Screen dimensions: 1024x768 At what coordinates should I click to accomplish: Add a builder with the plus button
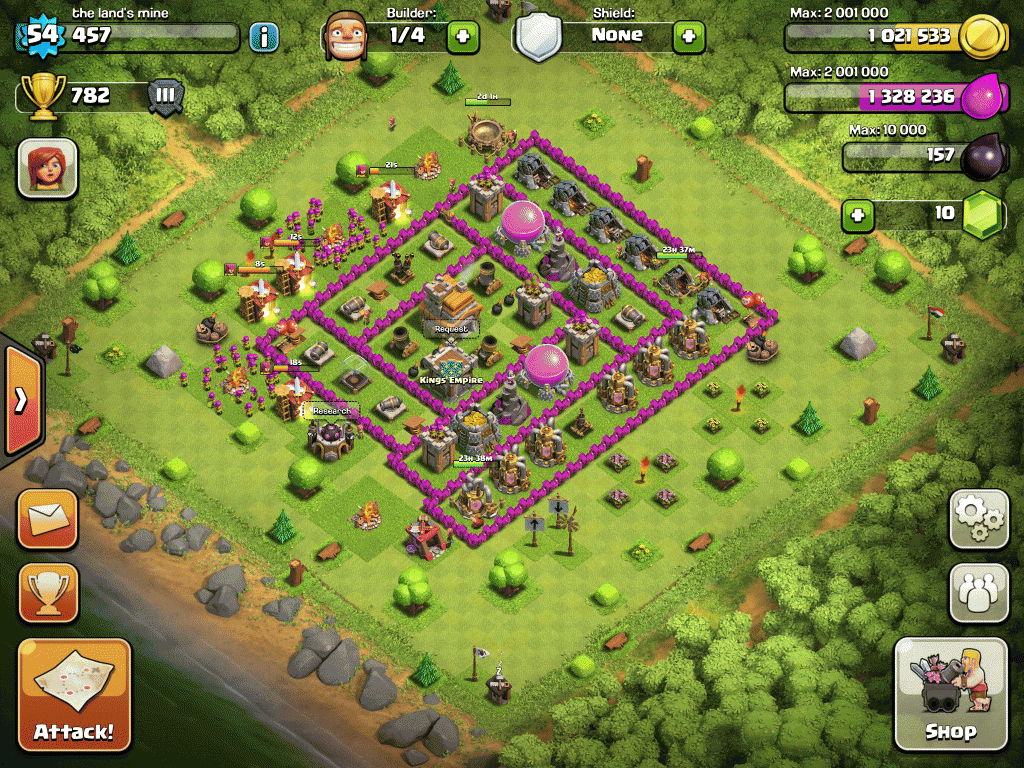point(463,38)
